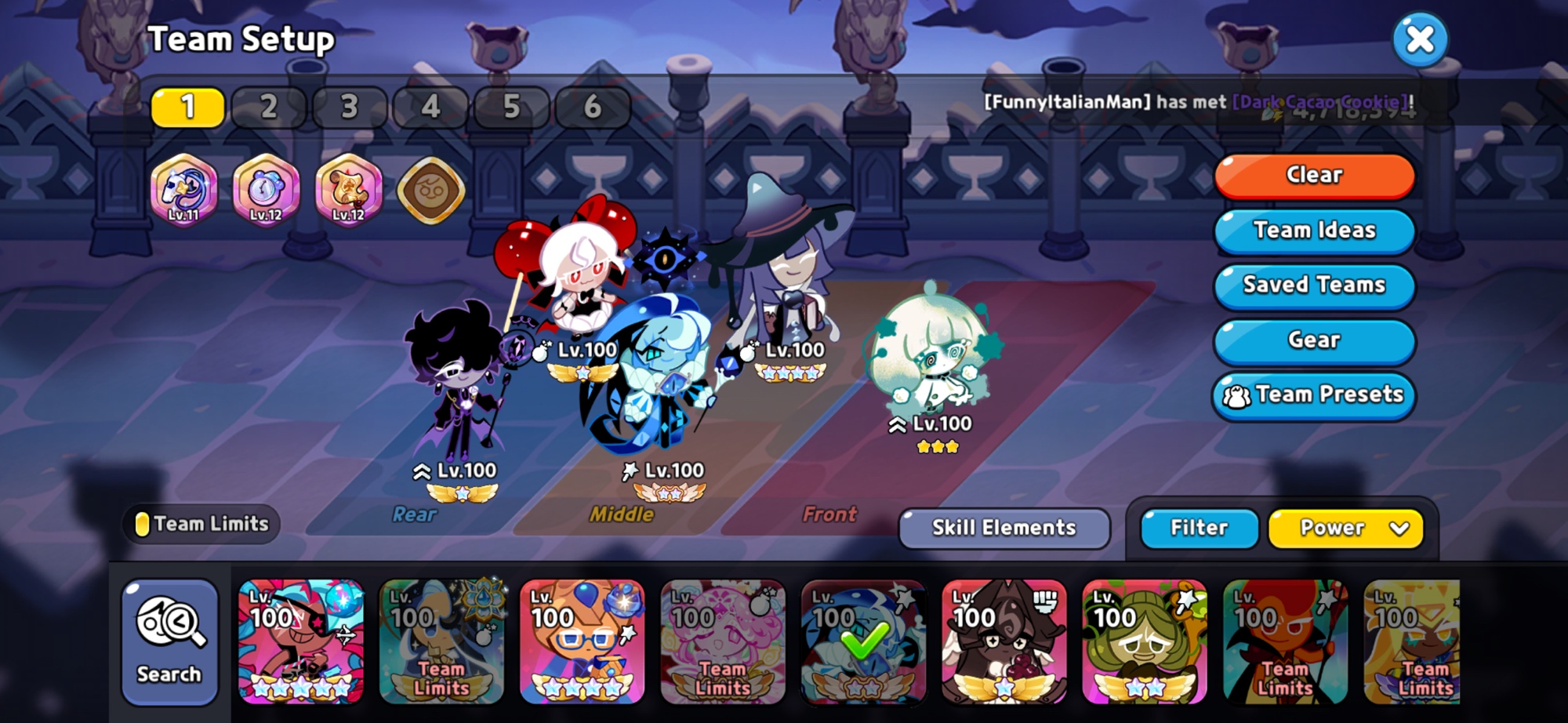Image resolution: width=1568 pixels, height=723 pixels.
Task: Show Saved Teams
Action: pos(1314,285)
